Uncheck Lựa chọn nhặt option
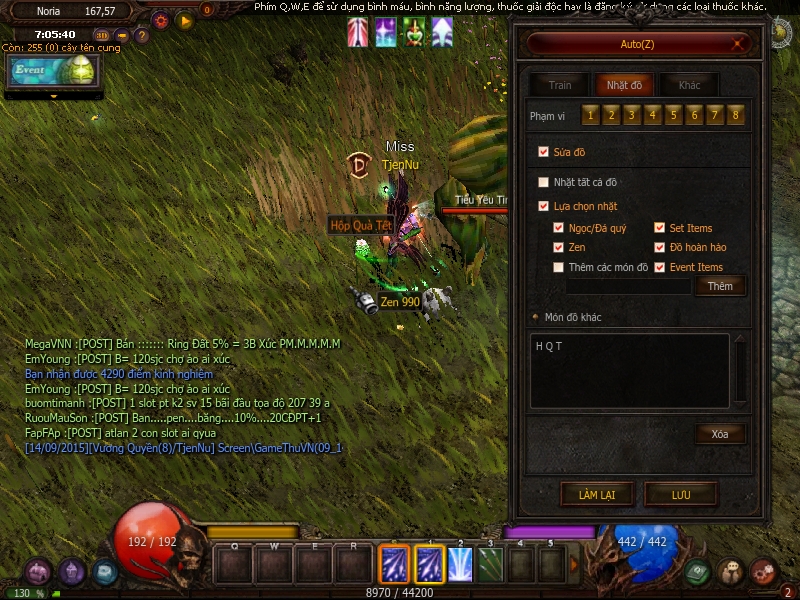800x600 pixels. coord(544,206)
